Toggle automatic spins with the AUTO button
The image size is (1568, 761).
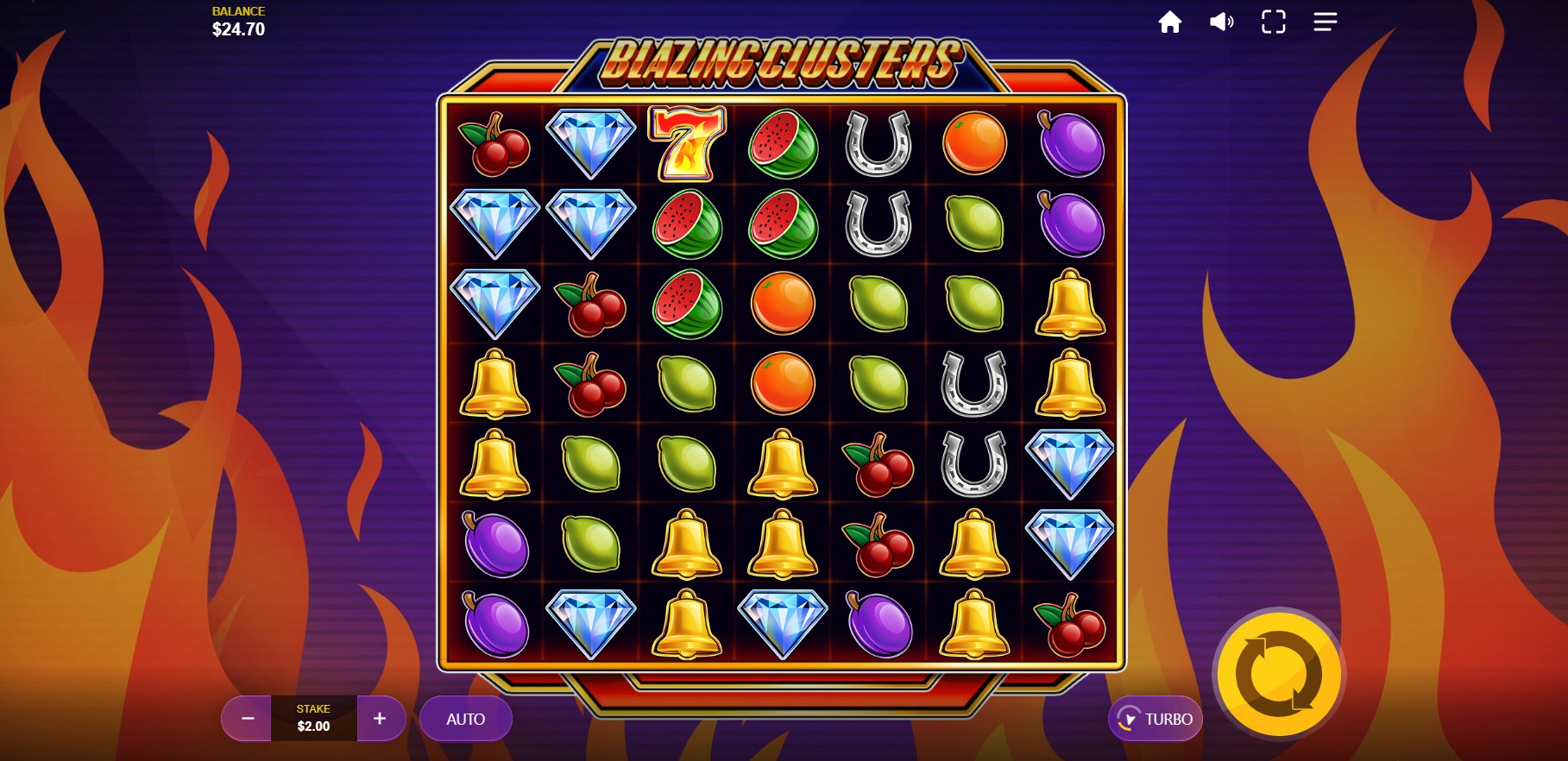click(x=465, y=718)
